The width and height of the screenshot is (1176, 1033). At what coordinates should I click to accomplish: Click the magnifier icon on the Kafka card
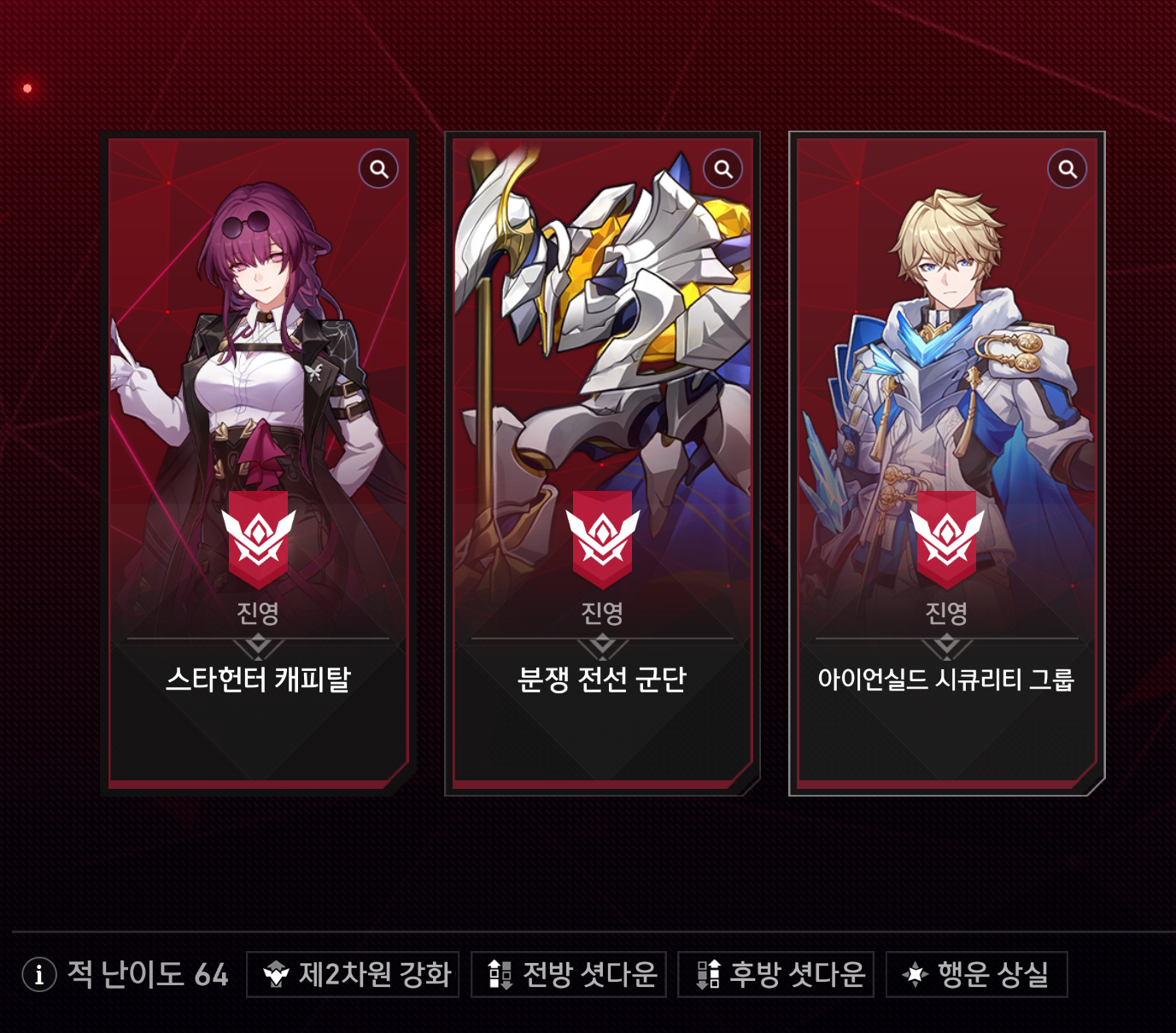(x=377, y=168)
